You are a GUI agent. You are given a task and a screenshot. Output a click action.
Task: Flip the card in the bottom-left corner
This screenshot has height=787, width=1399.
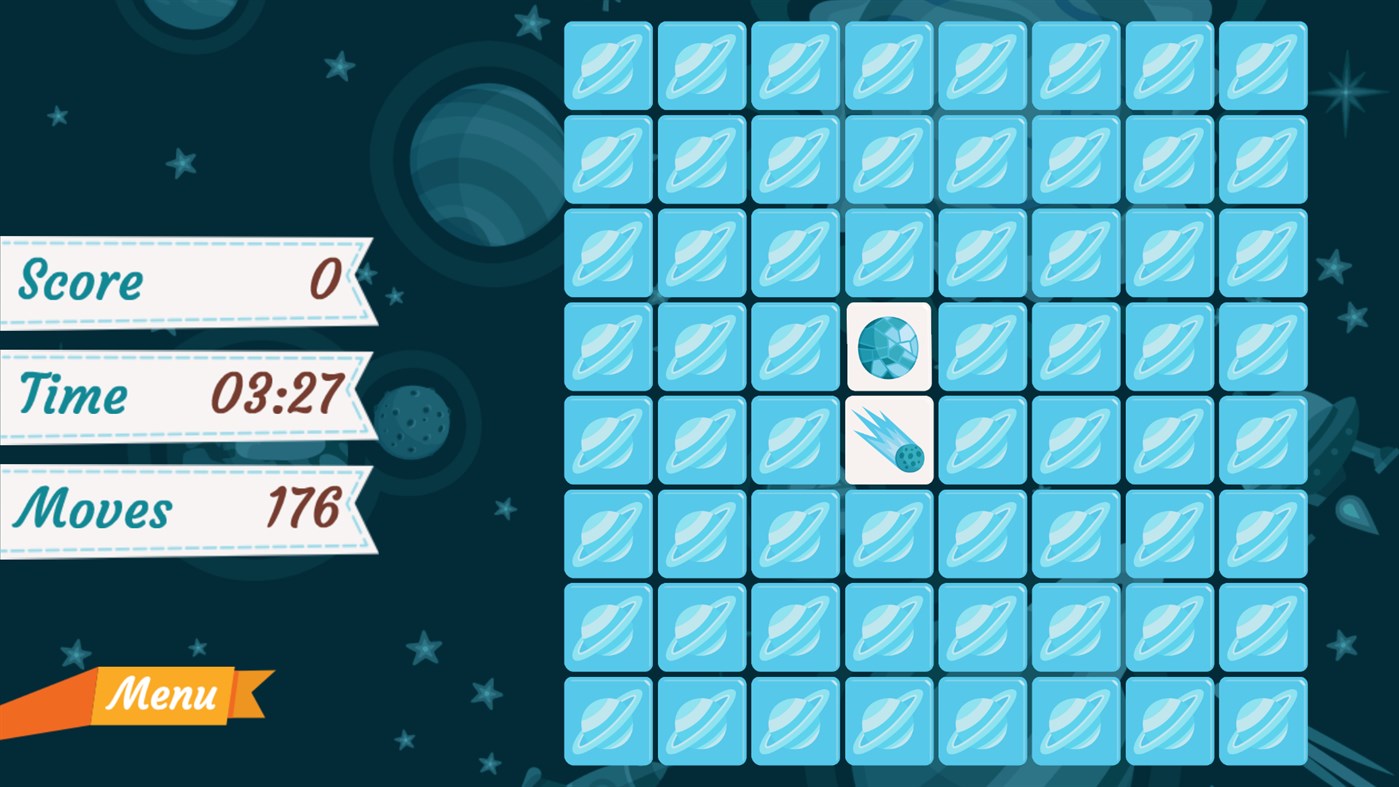click(x=607, y=721)
